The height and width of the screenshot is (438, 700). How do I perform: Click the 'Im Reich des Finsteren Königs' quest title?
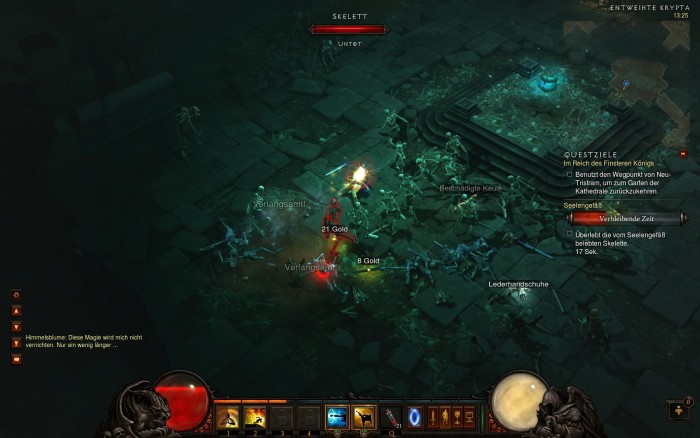(607, 163)
